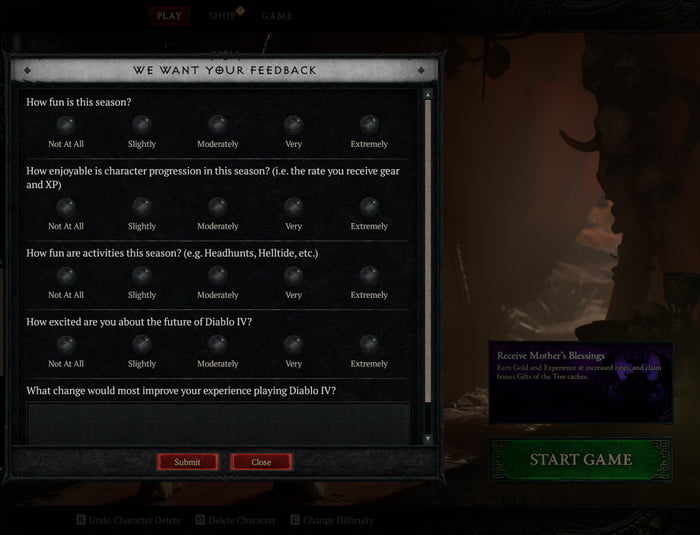Switch to the Play tab
Screen dimensions: 700x535
click(169, 16)
